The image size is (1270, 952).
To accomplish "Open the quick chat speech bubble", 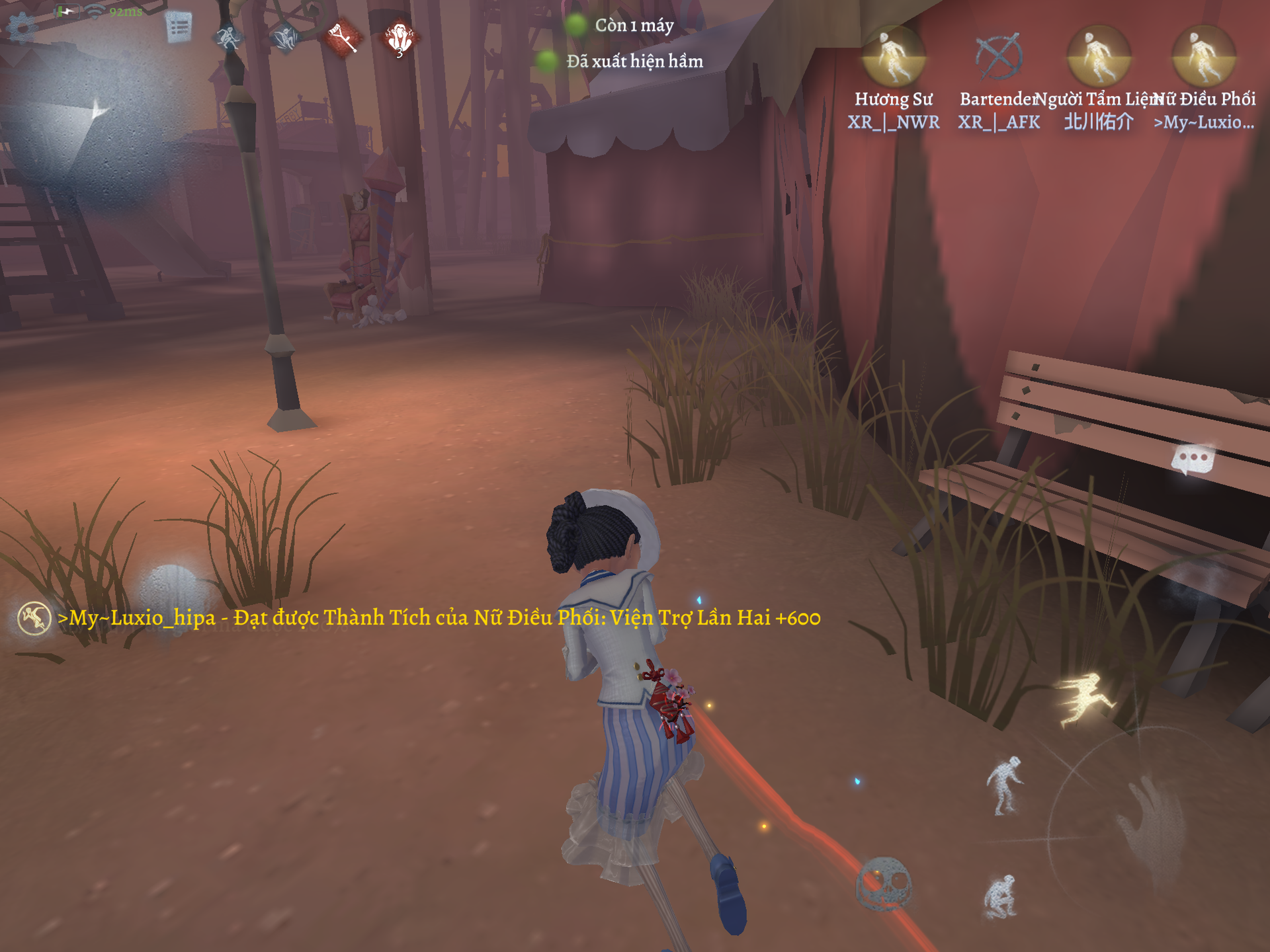I will (x=1193, y=458).
